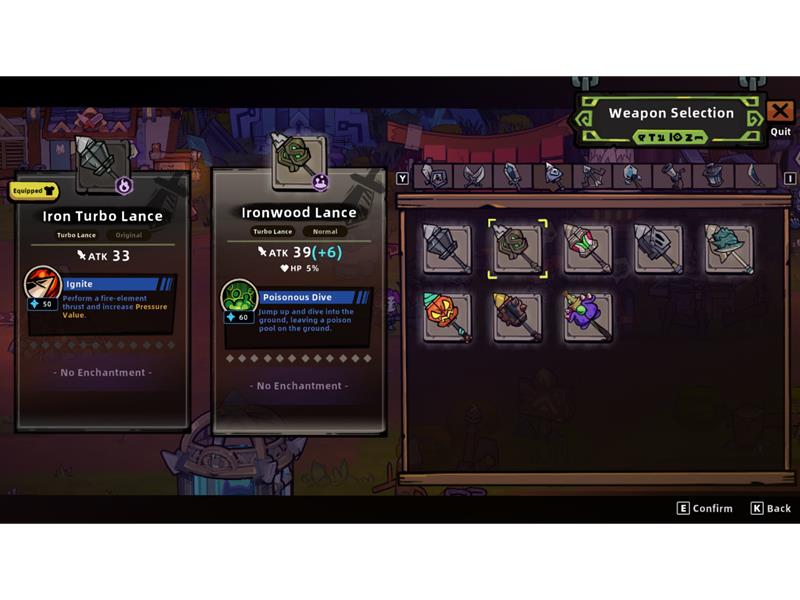This screenshot has width=800, height=600.
Task: Choose the teal leafy lance
Action: coord(728,248)
